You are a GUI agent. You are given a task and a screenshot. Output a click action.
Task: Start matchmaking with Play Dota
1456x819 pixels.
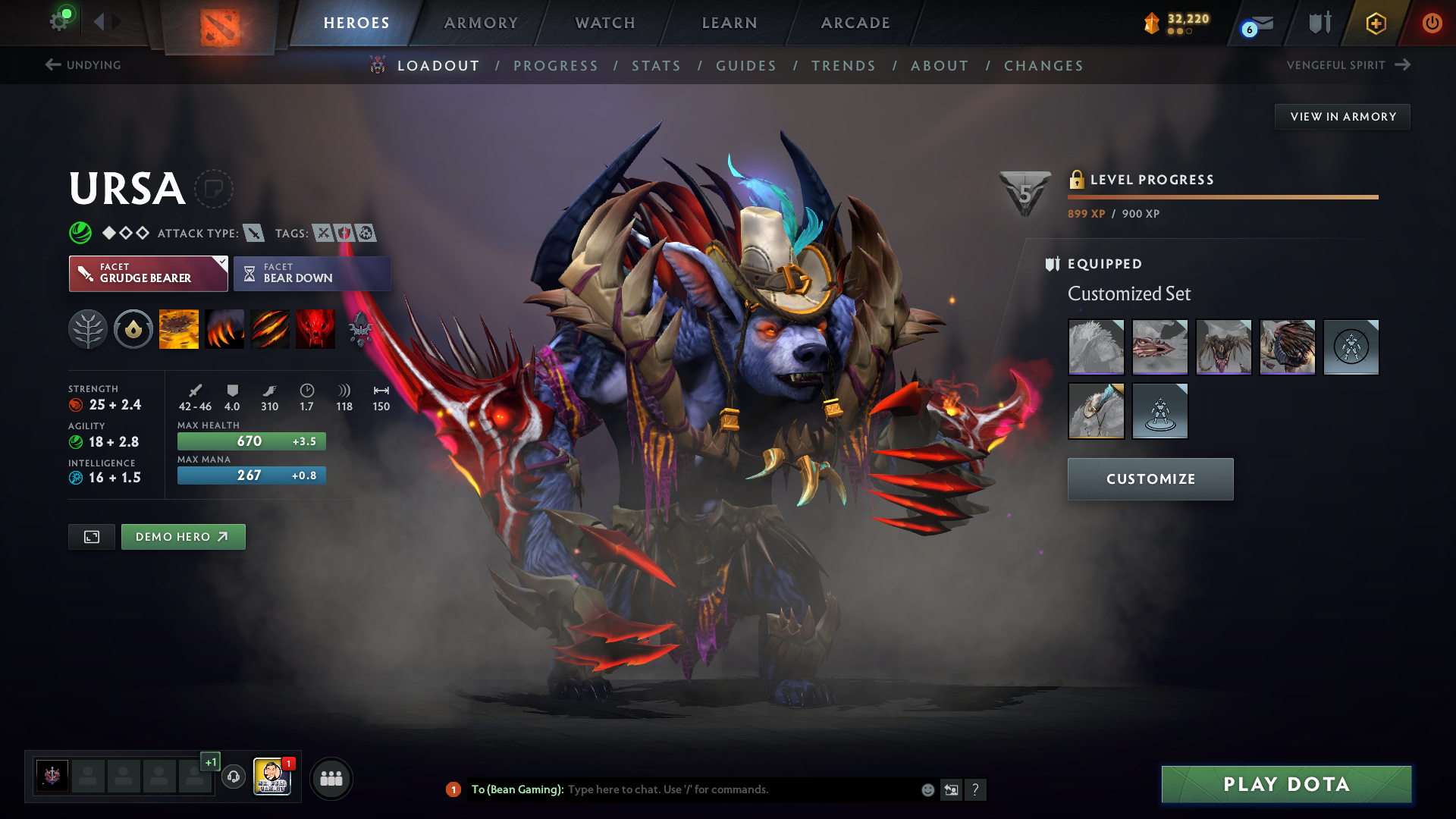pyautogui.click(x=1286, y=784)
